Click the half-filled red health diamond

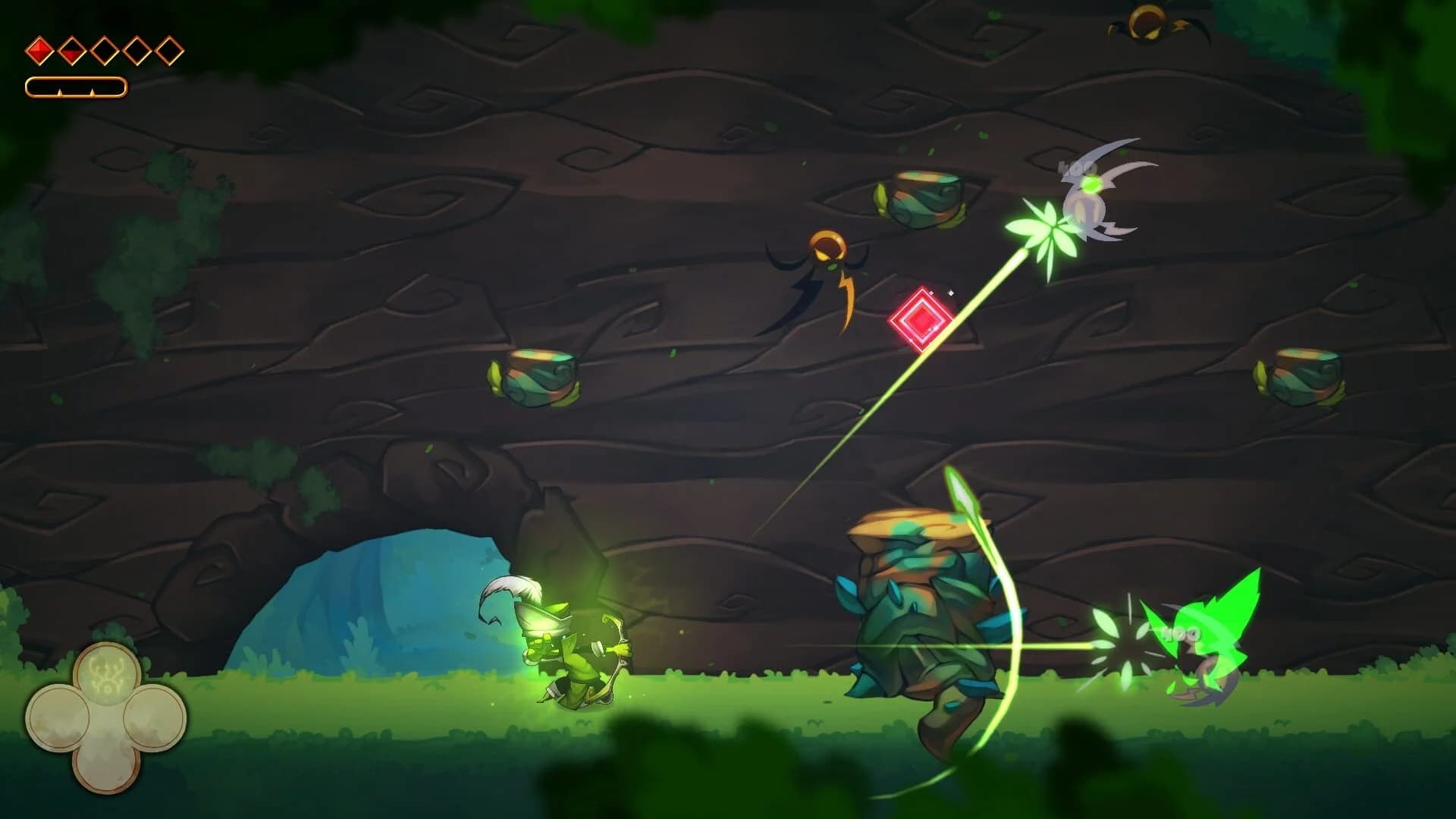click(x=72, y=52)
